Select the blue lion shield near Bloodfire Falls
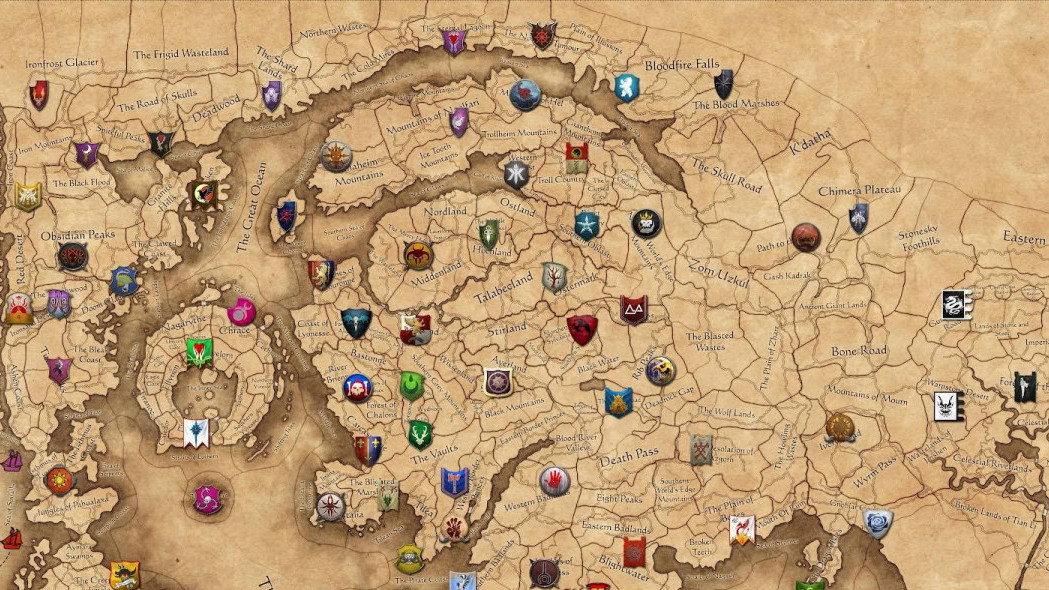 click(x=627, y=88)
